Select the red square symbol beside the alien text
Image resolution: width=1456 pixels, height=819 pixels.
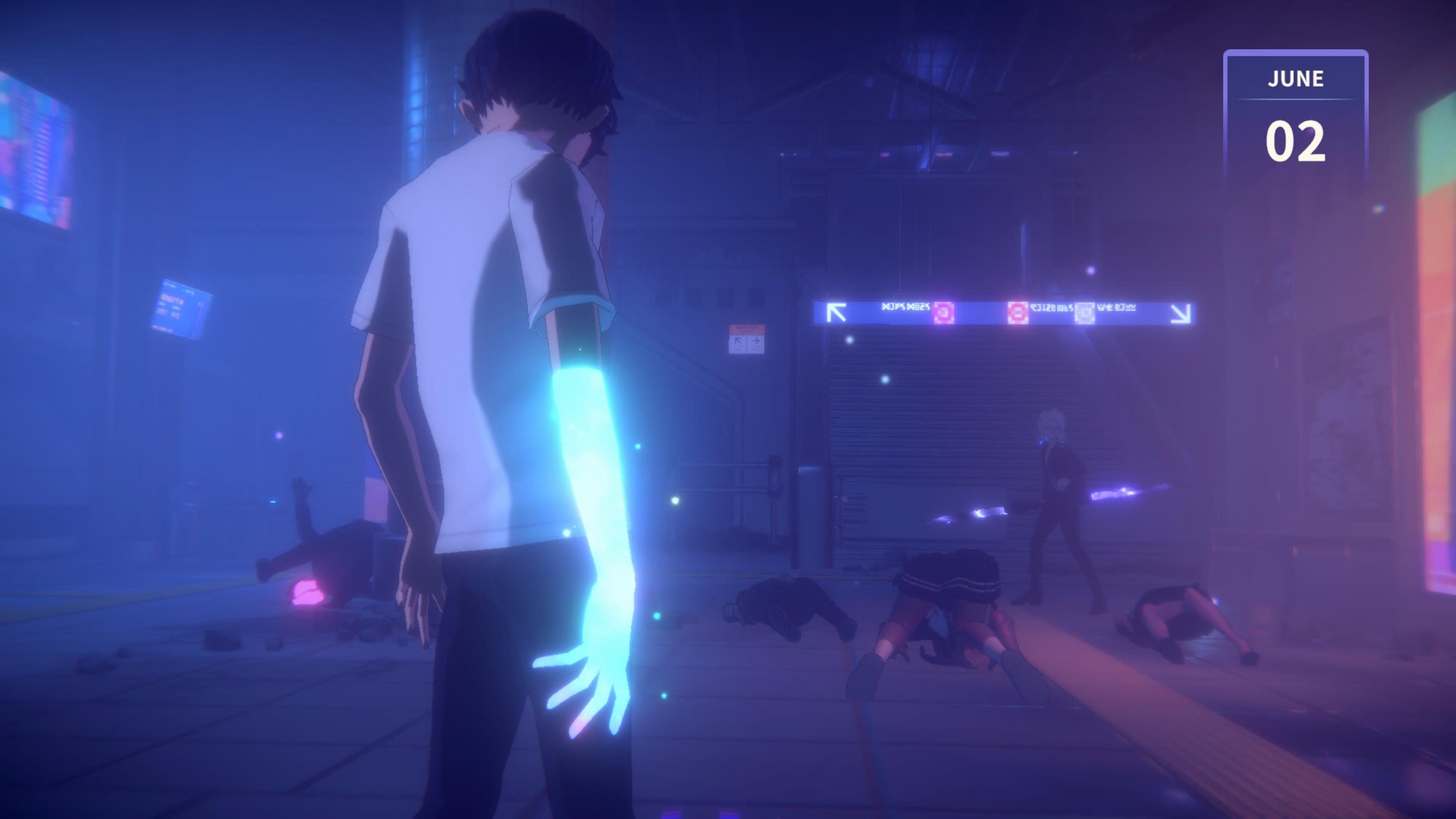(1018, 312)
